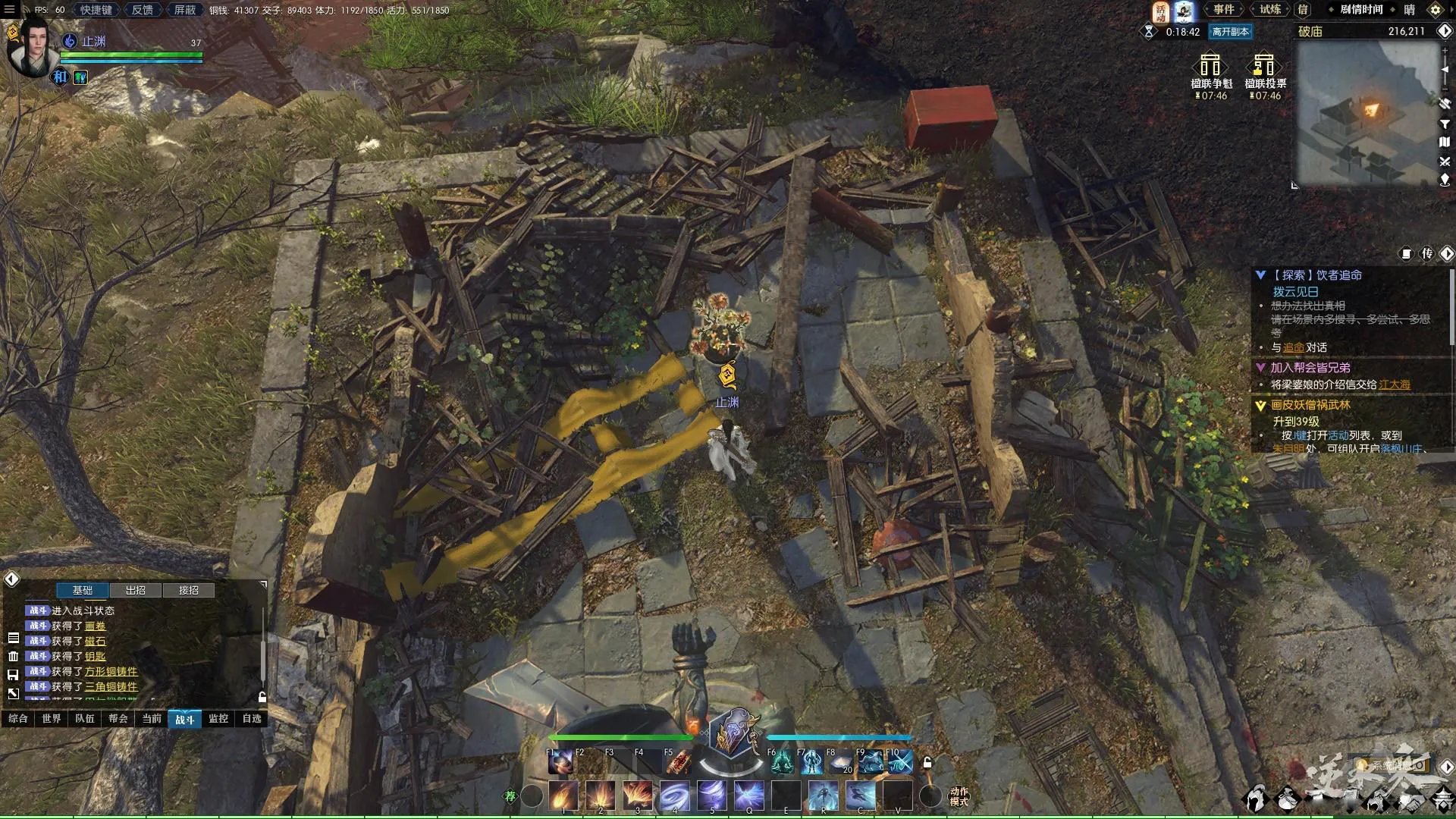
Task: Click the trash icon to clear chat
Action: coord(13,656)
